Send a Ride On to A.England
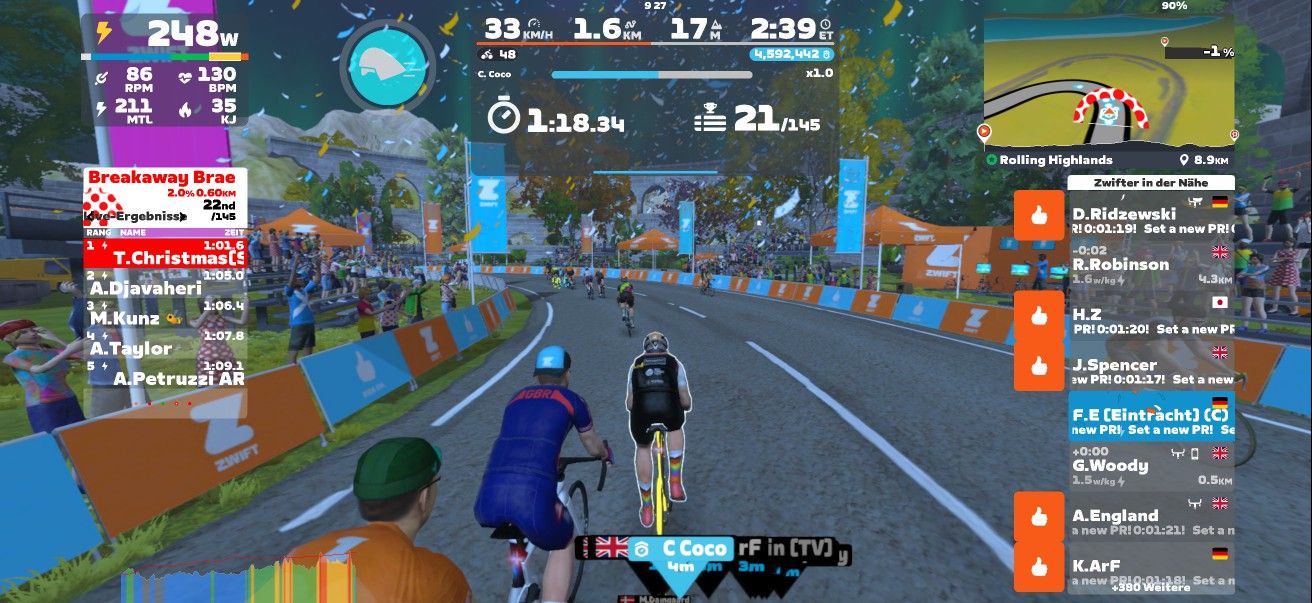Image resolution: width=1312 pixels, height=603 pixels. (x=1038, y=517)
